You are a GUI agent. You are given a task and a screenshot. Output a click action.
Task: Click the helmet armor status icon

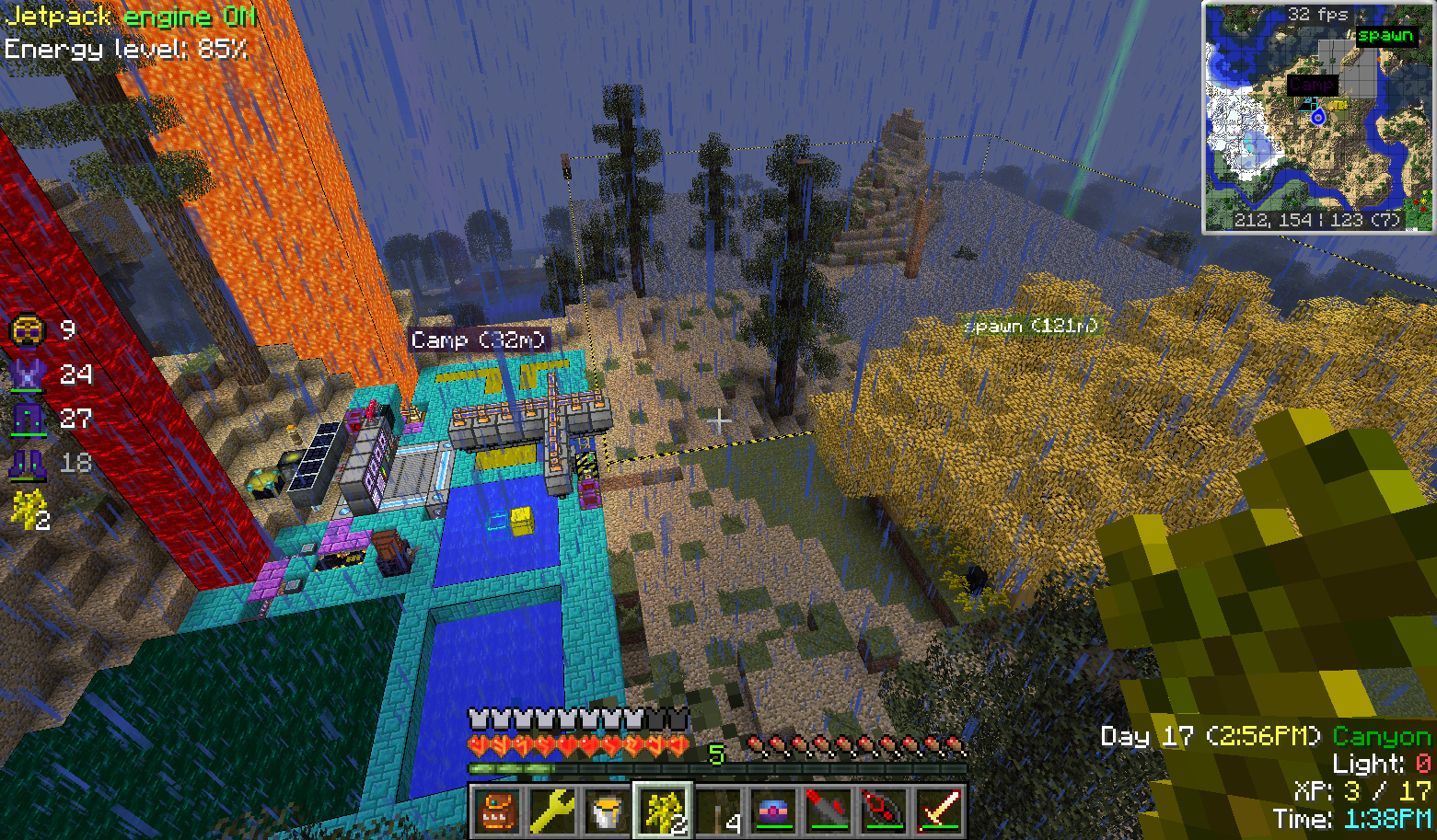tap(29, 329)
